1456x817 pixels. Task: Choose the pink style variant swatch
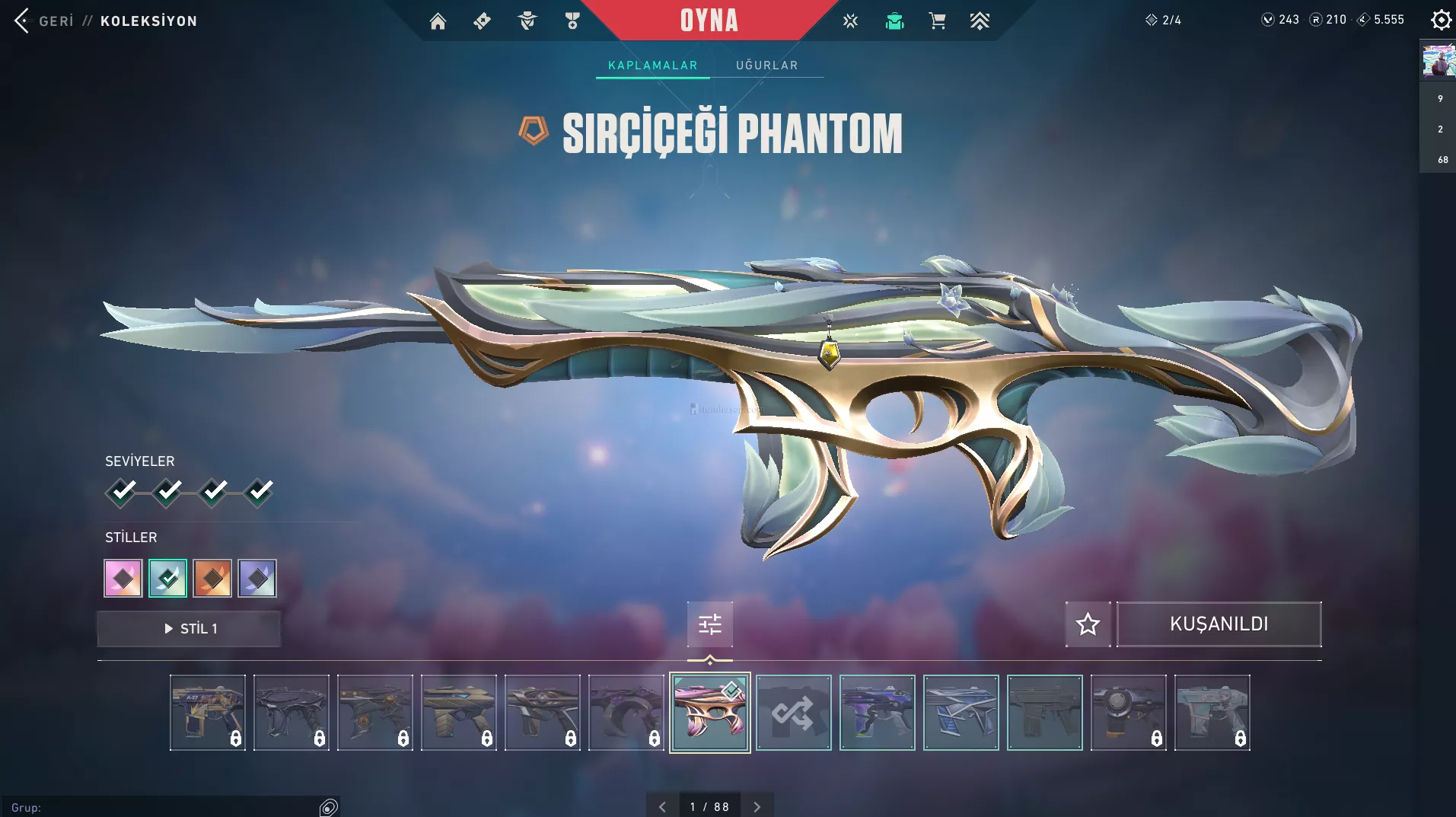pyautogui.click(x=123, y=579)
